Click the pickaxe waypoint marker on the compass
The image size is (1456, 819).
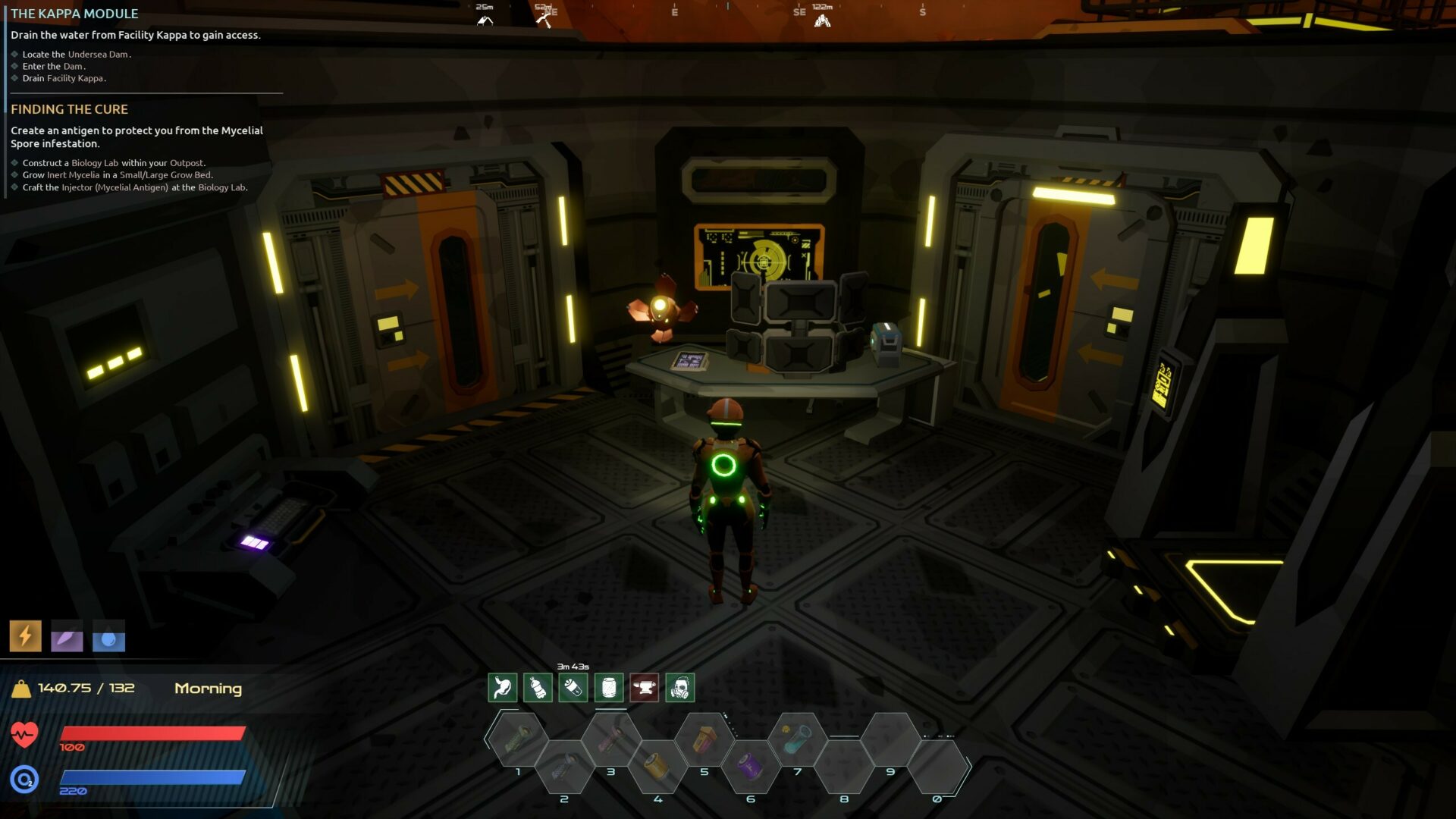[x=543, y=20]
